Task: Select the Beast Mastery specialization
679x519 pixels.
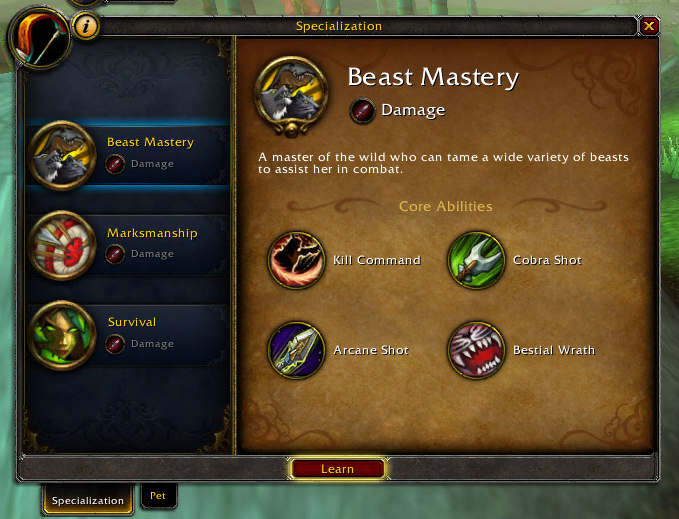Action: coord(130,153)
